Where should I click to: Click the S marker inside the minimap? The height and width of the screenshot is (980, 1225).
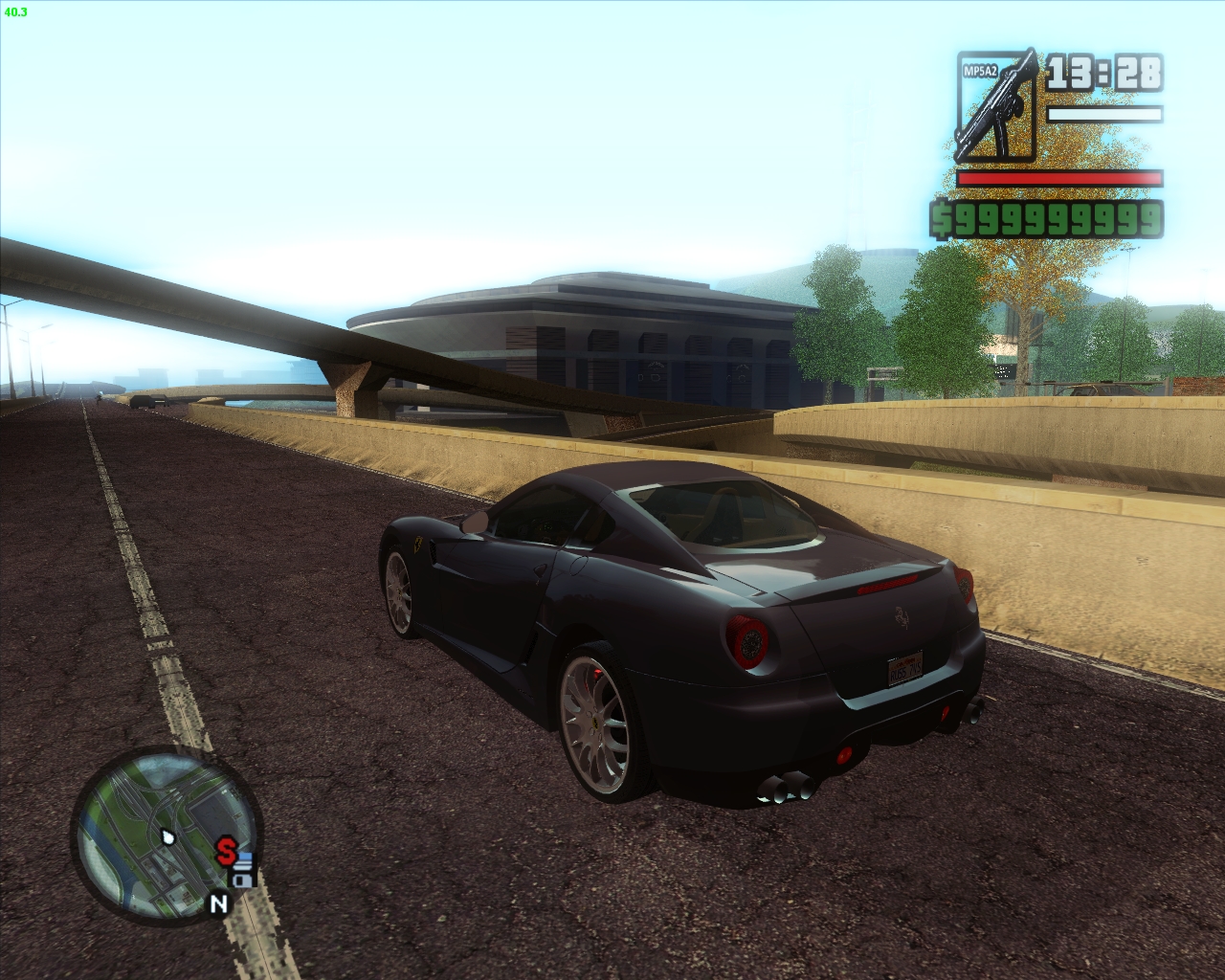click(x=226, y=850)
